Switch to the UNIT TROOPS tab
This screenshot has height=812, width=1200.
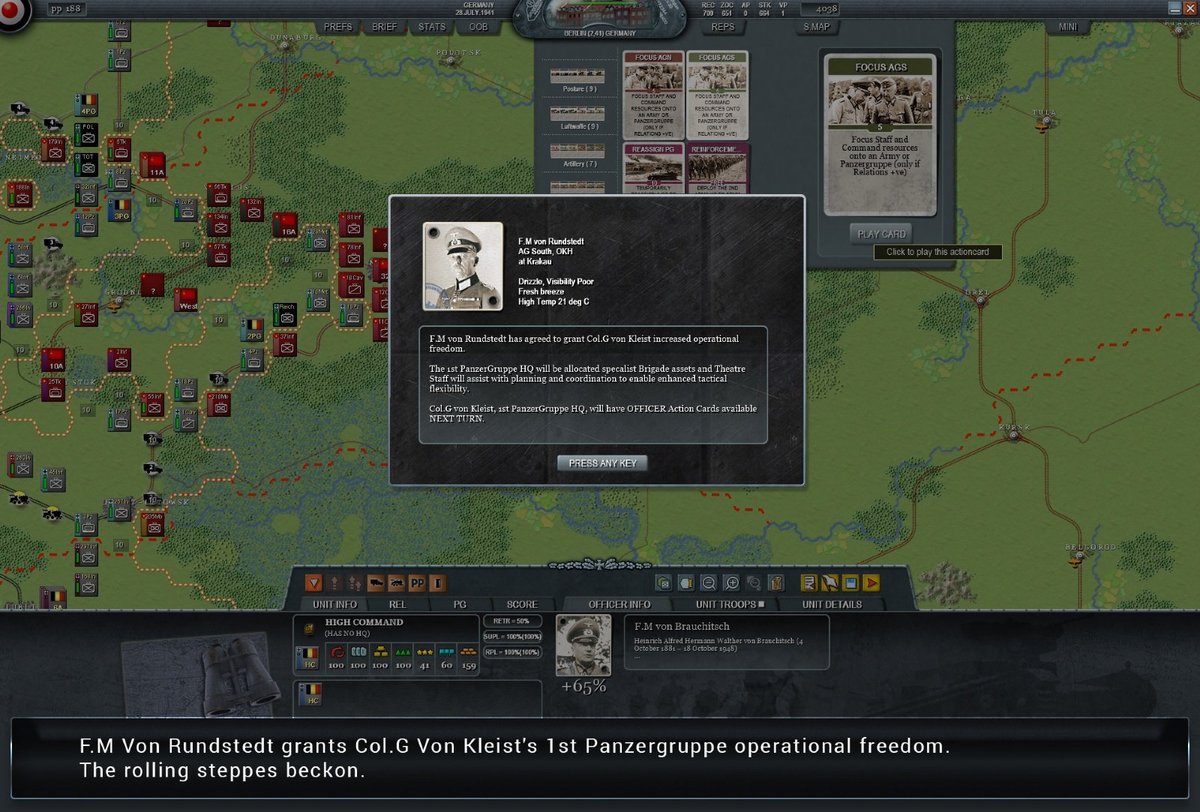click(x=732, y=604)
